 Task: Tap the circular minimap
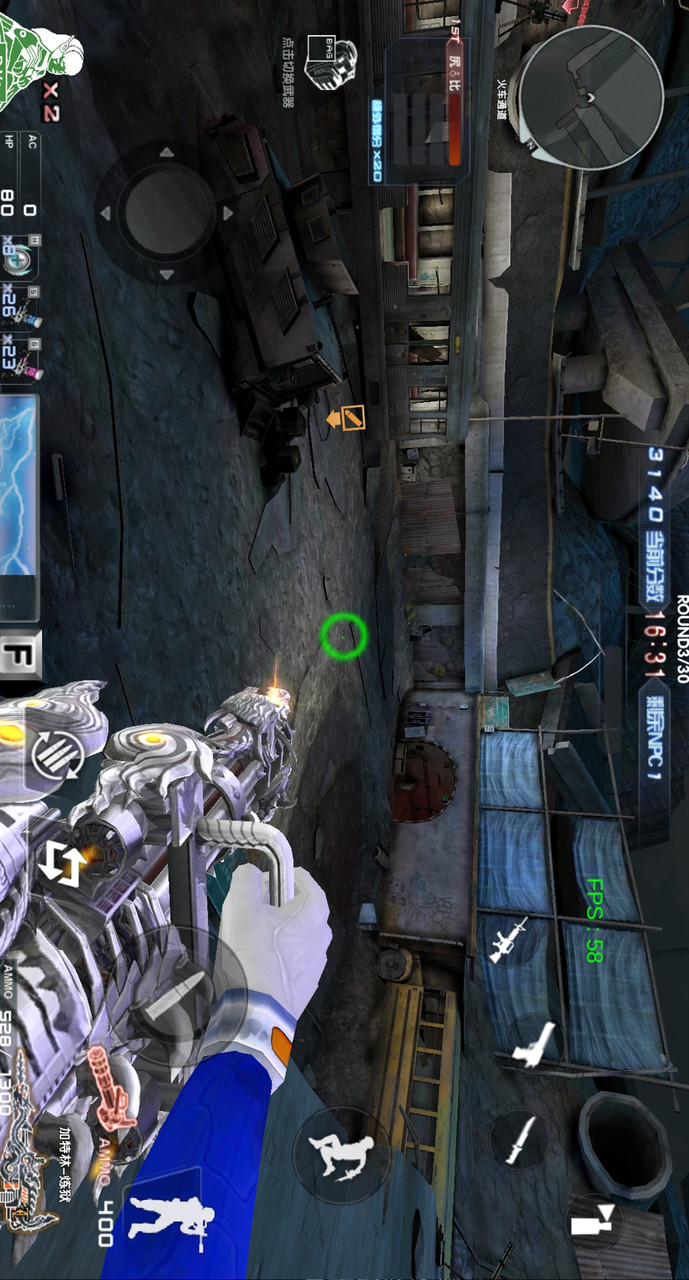(590, 97)
